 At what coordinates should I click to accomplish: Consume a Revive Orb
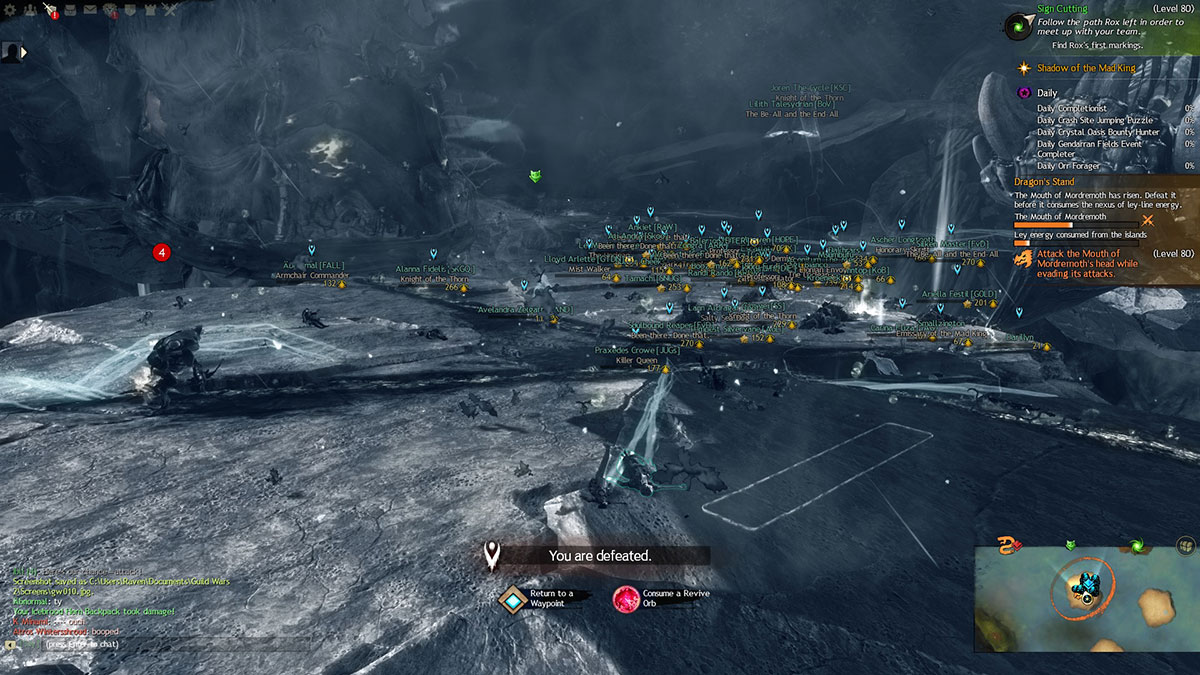(x=627, y=598)
